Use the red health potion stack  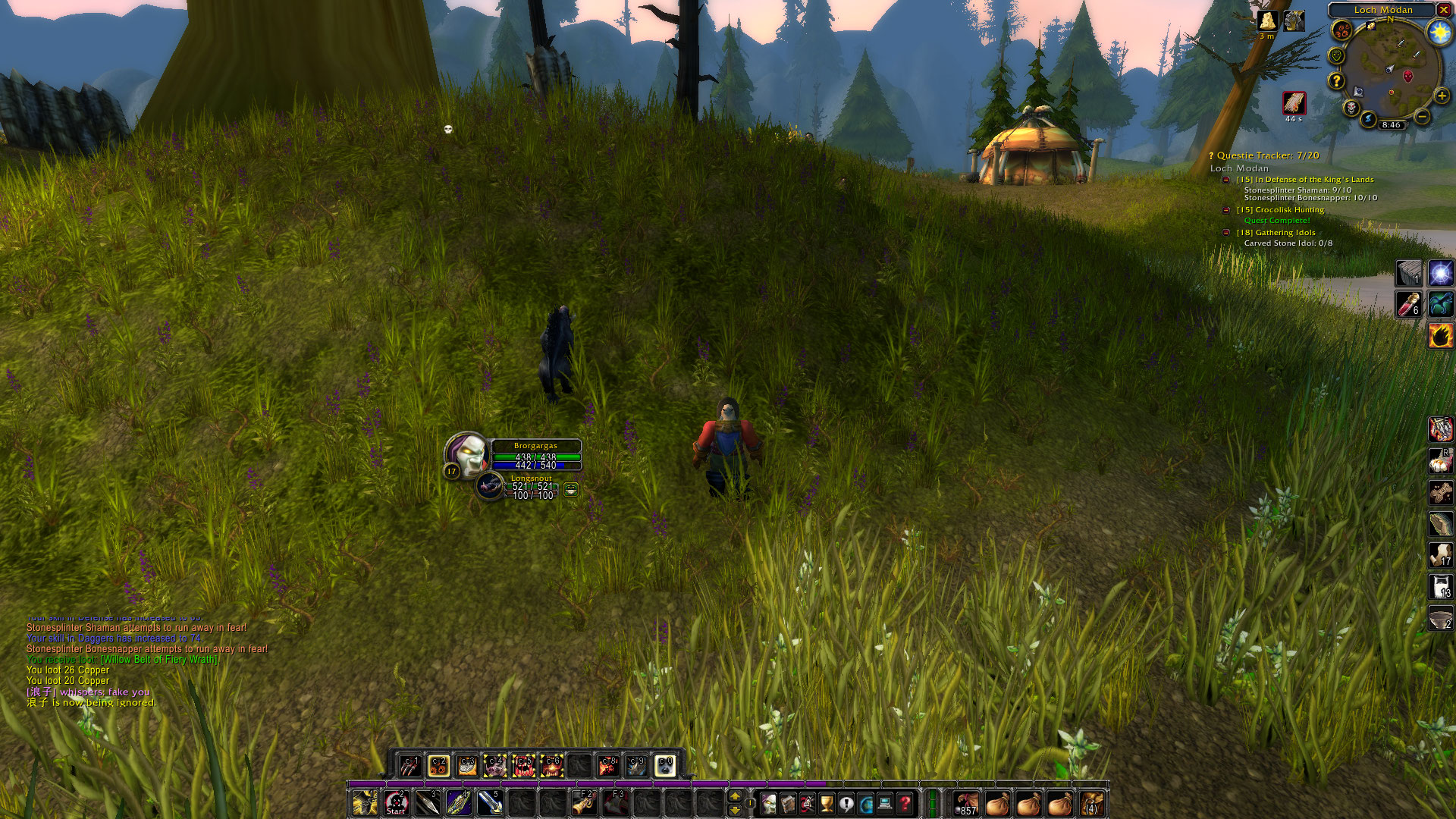point(1409,304)
